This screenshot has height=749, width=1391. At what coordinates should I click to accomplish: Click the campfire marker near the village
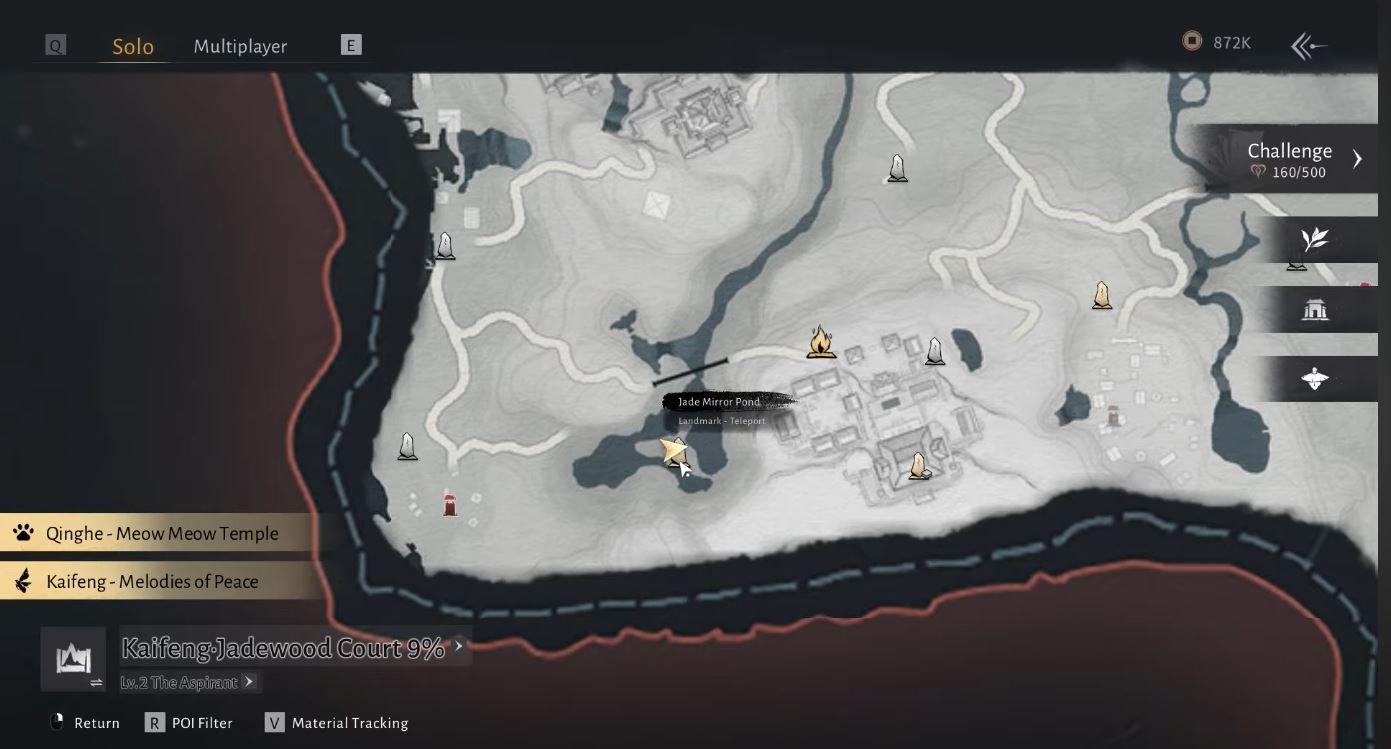tap(821, 343)
